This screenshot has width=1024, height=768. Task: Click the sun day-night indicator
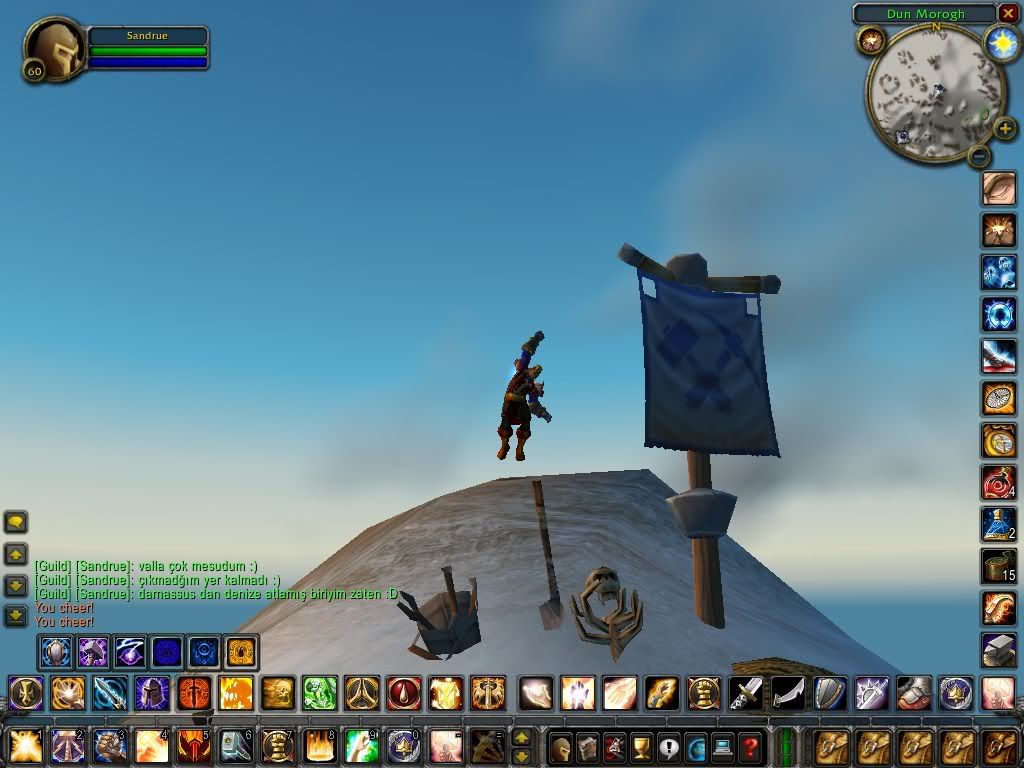tap(1000, 43)
